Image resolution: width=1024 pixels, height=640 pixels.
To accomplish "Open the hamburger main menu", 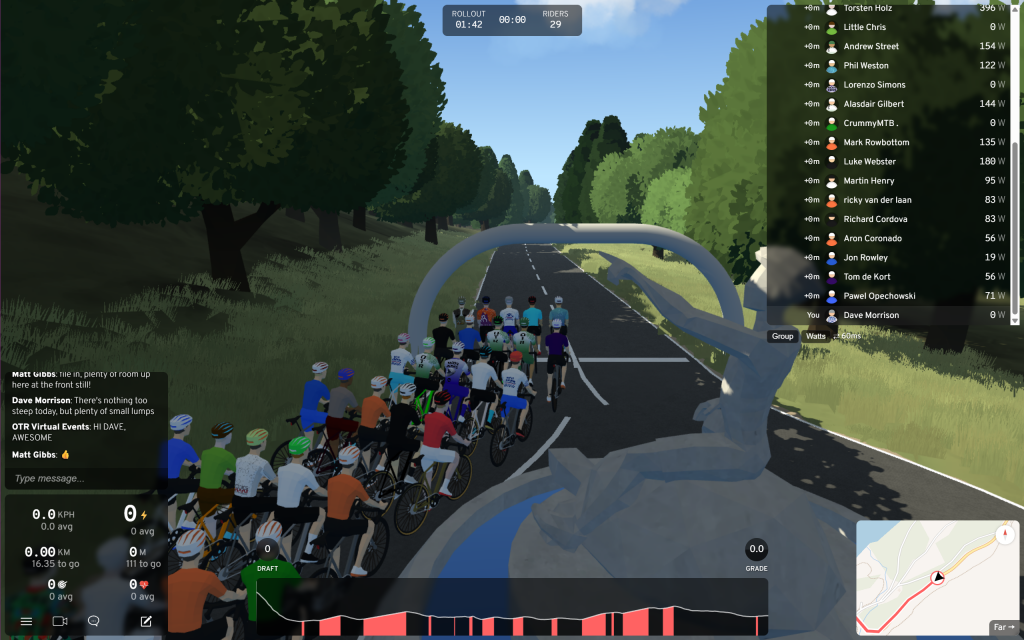I will [27, 621].
